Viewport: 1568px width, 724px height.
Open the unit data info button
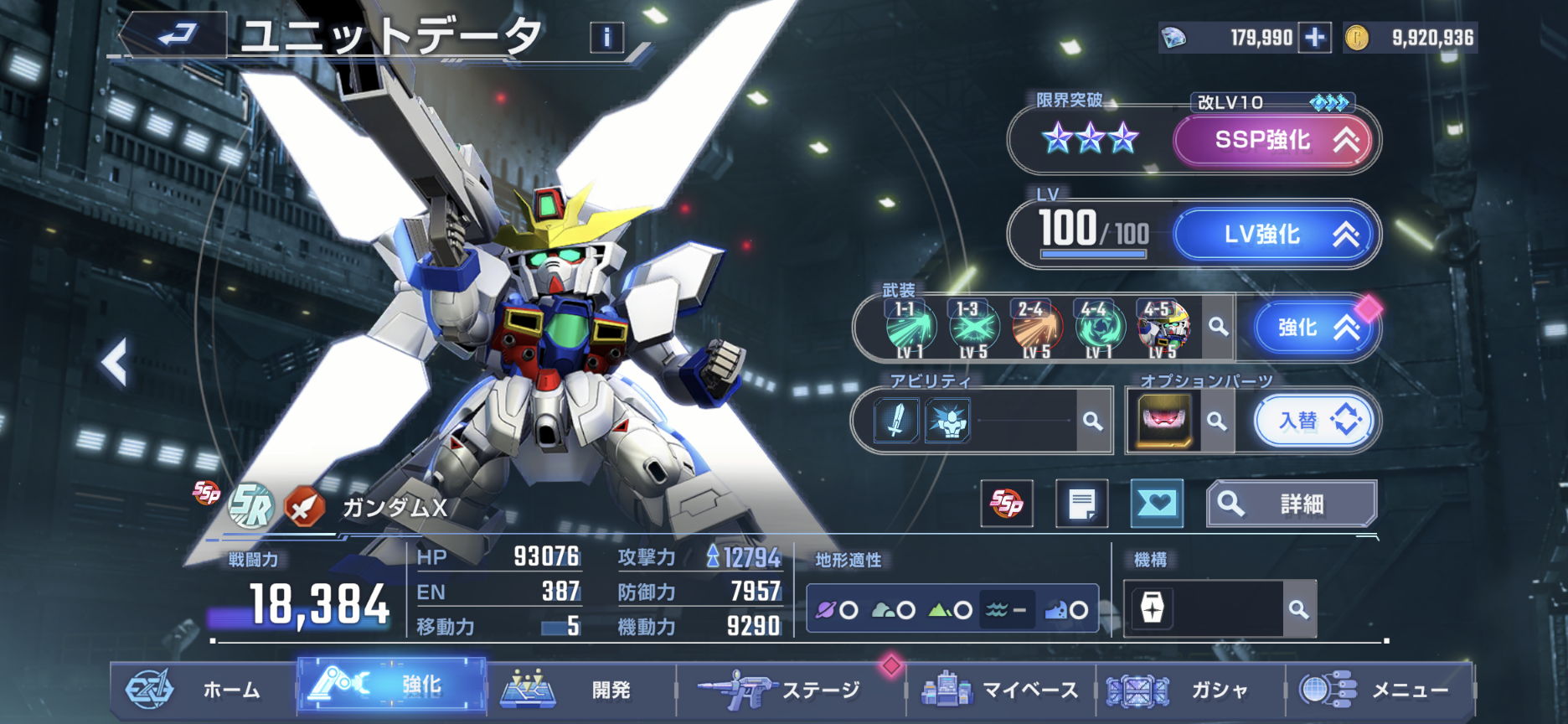point(606,37)
